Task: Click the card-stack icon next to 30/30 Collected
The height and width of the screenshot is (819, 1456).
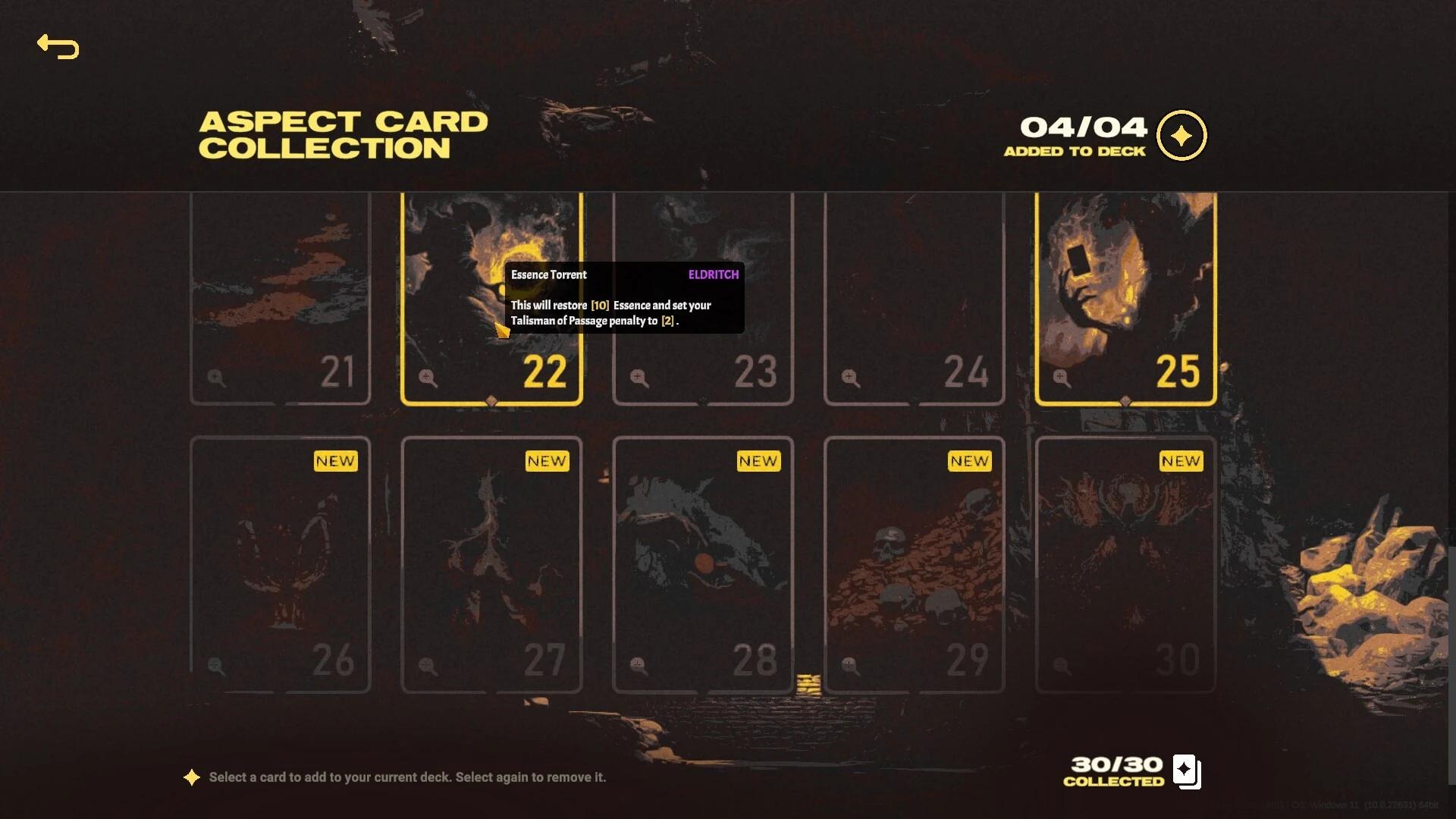Action: point(1185,770)
